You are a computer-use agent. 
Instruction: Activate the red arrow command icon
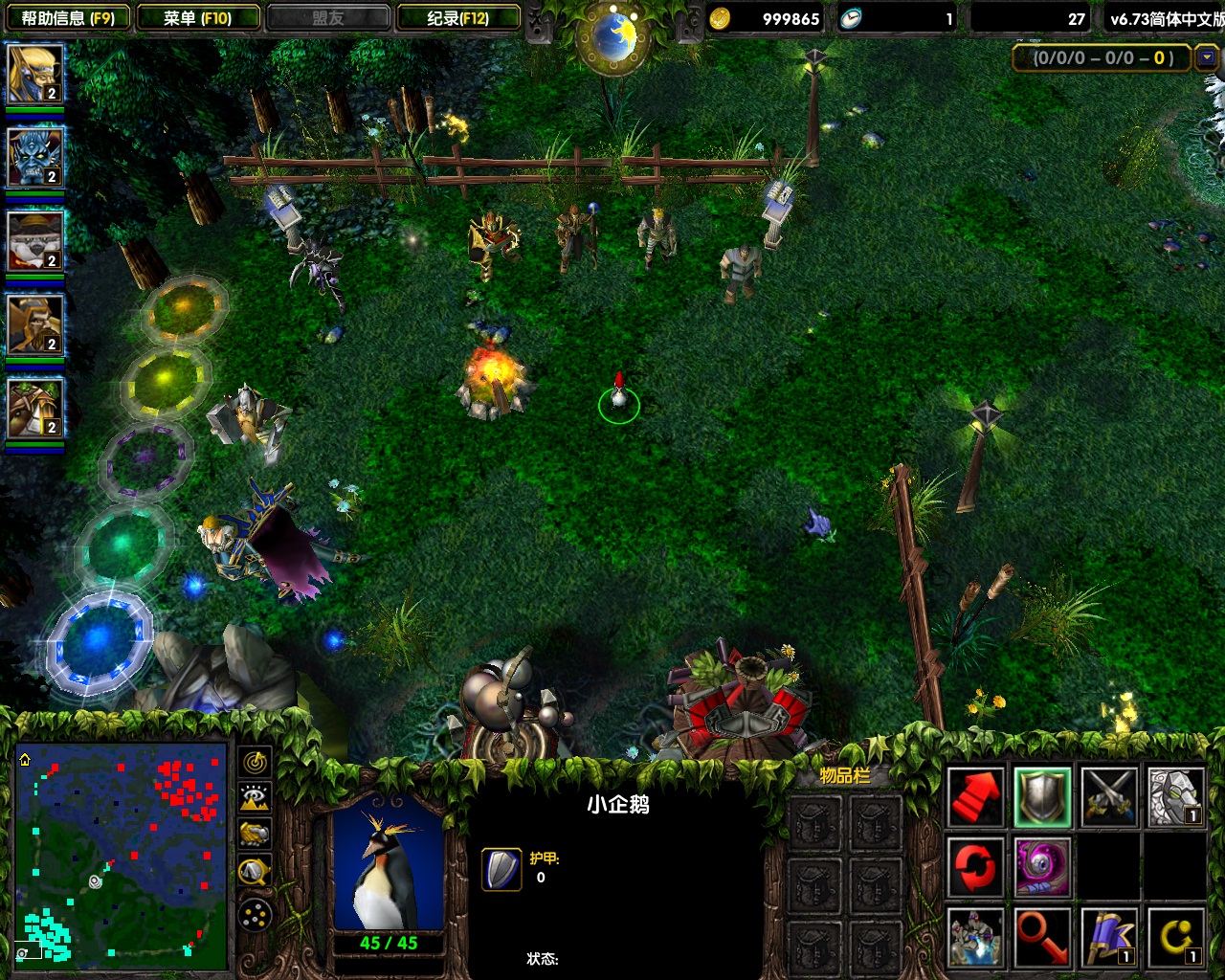point(976,797)
